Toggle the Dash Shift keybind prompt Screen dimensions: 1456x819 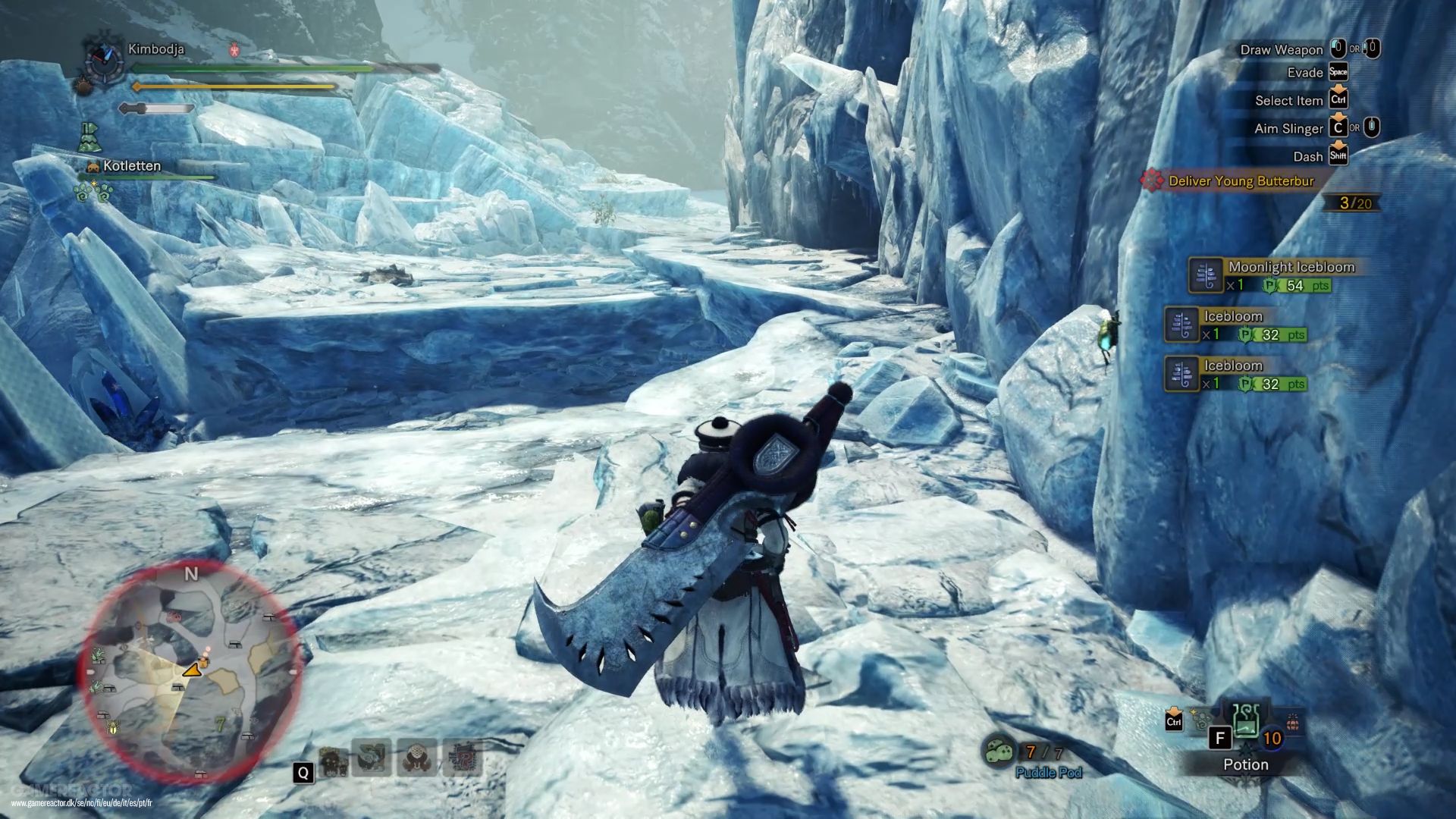1337,156
